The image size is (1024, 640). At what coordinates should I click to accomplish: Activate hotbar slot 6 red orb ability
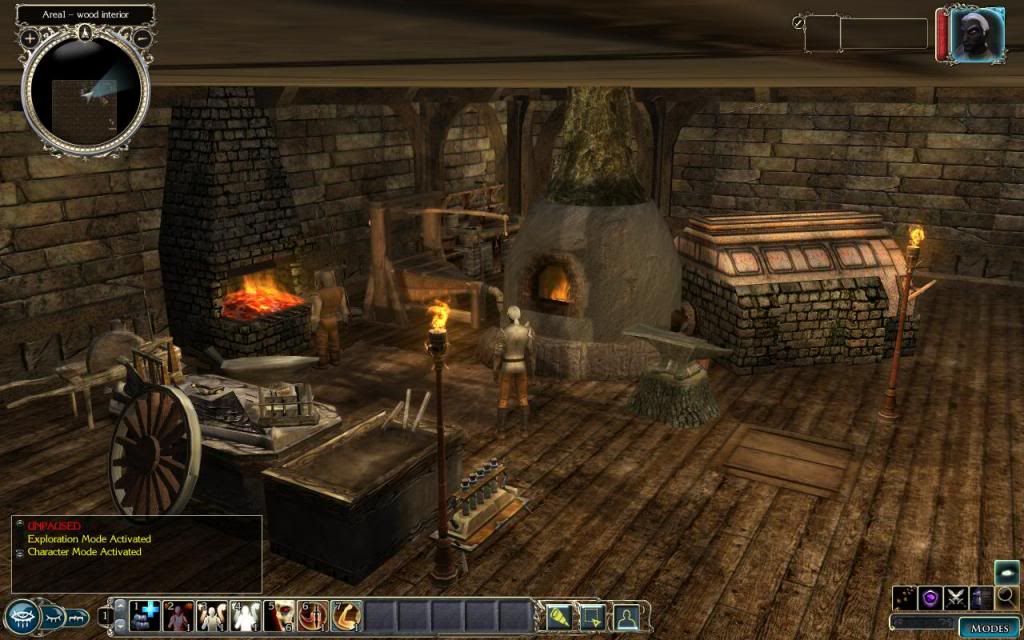(x=311, y=615)
